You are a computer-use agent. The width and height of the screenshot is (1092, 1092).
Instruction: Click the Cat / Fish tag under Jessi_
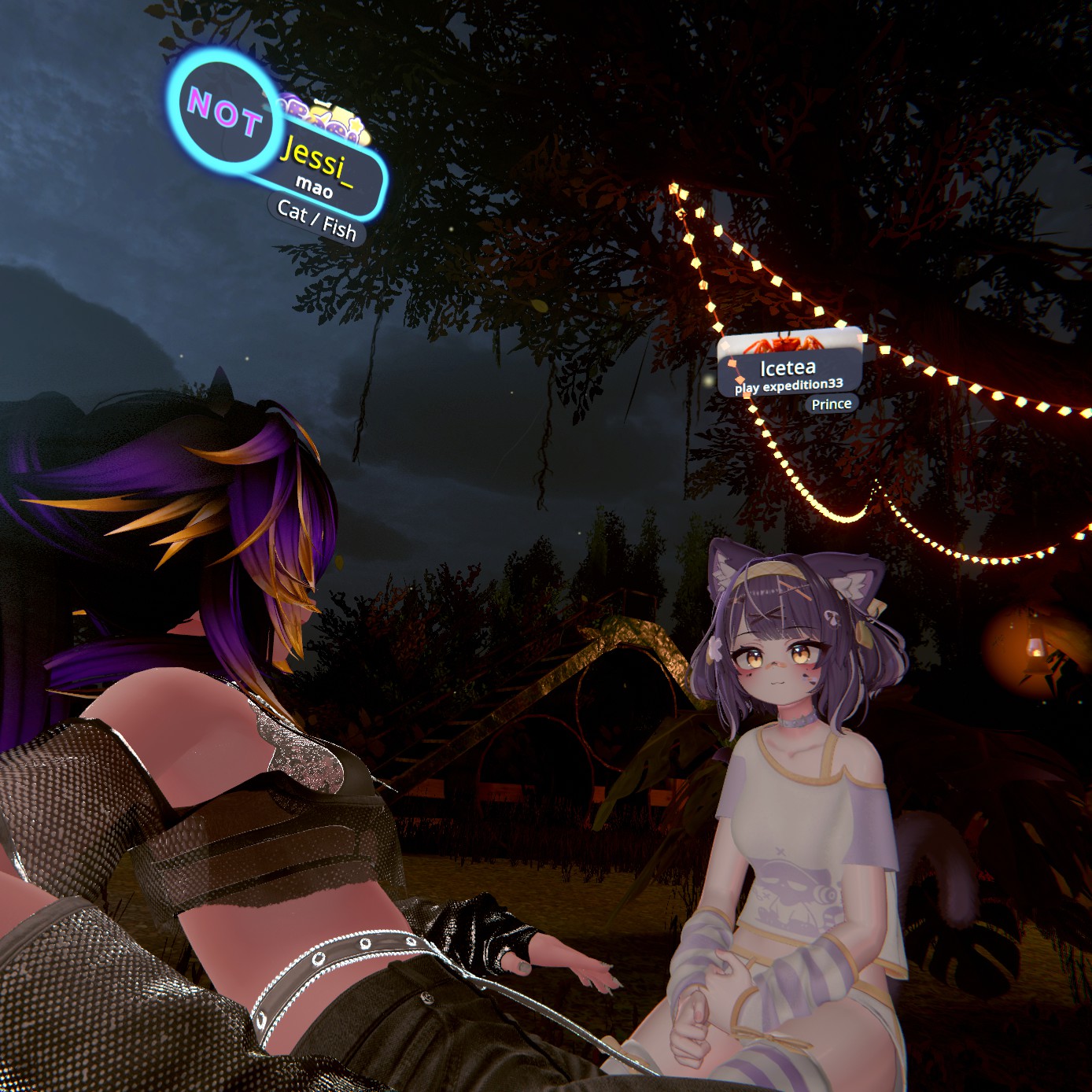click(316, 221)
